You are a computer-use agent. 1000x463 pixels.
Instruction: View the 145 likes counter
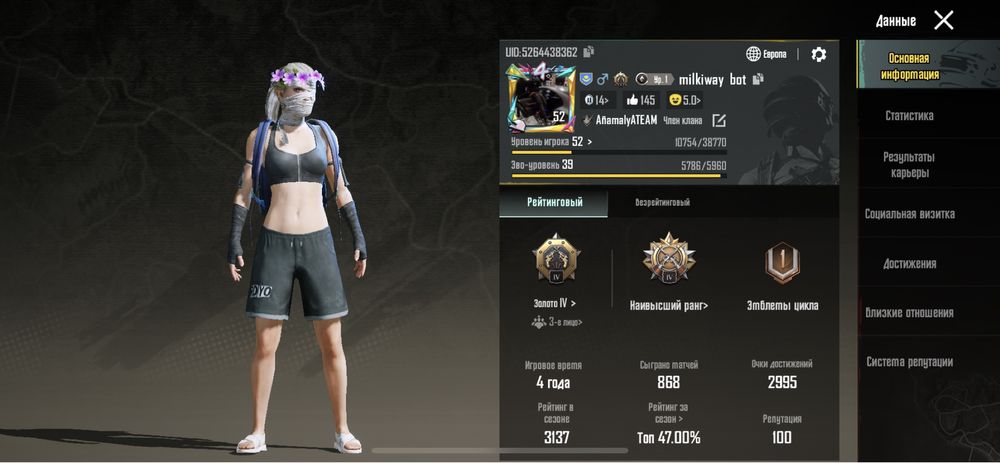pyautogui.click(x=640, y=100)
